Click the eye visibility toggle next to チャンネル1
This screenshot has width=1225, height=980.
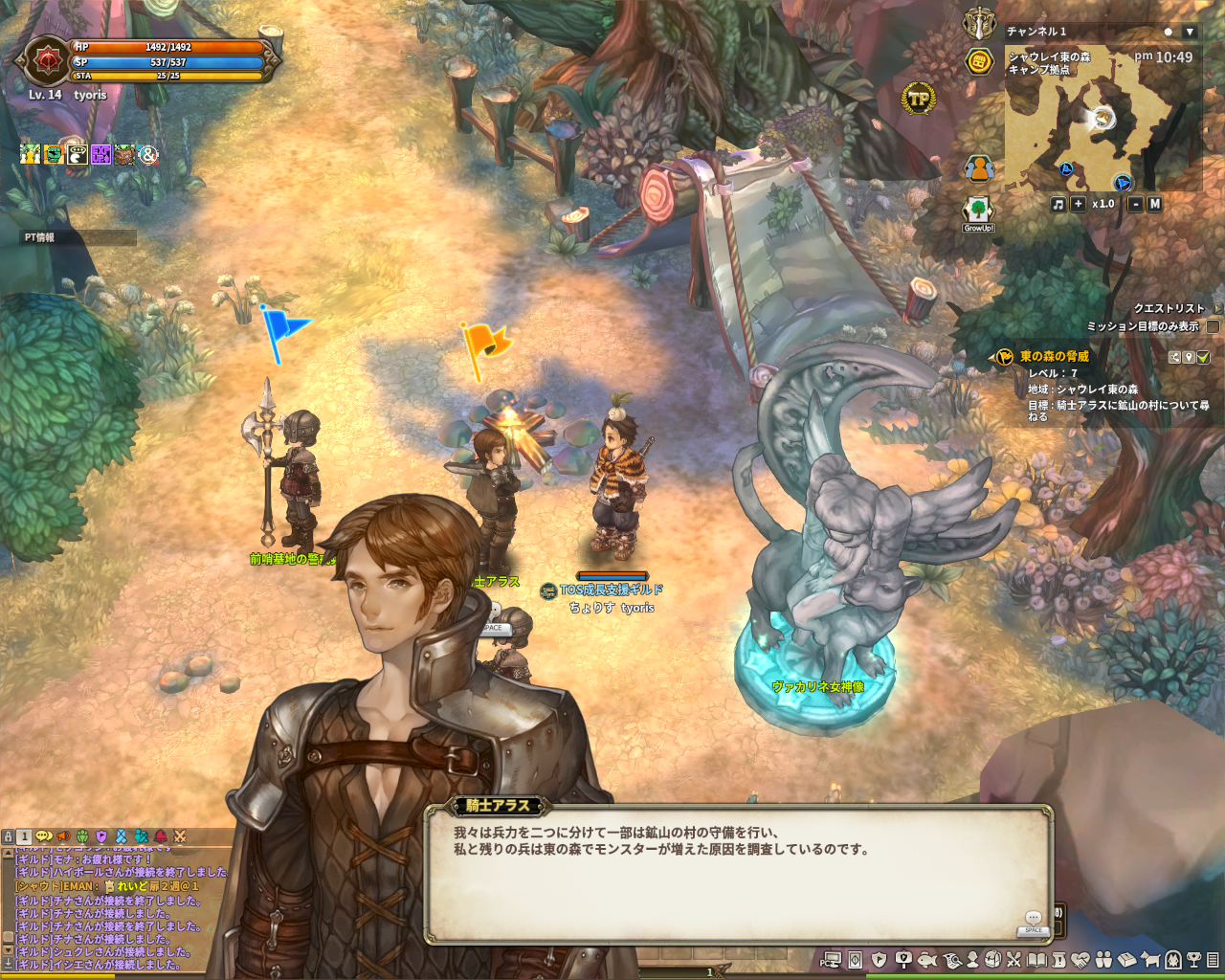pyautogui.click(x=1169, y=32)
